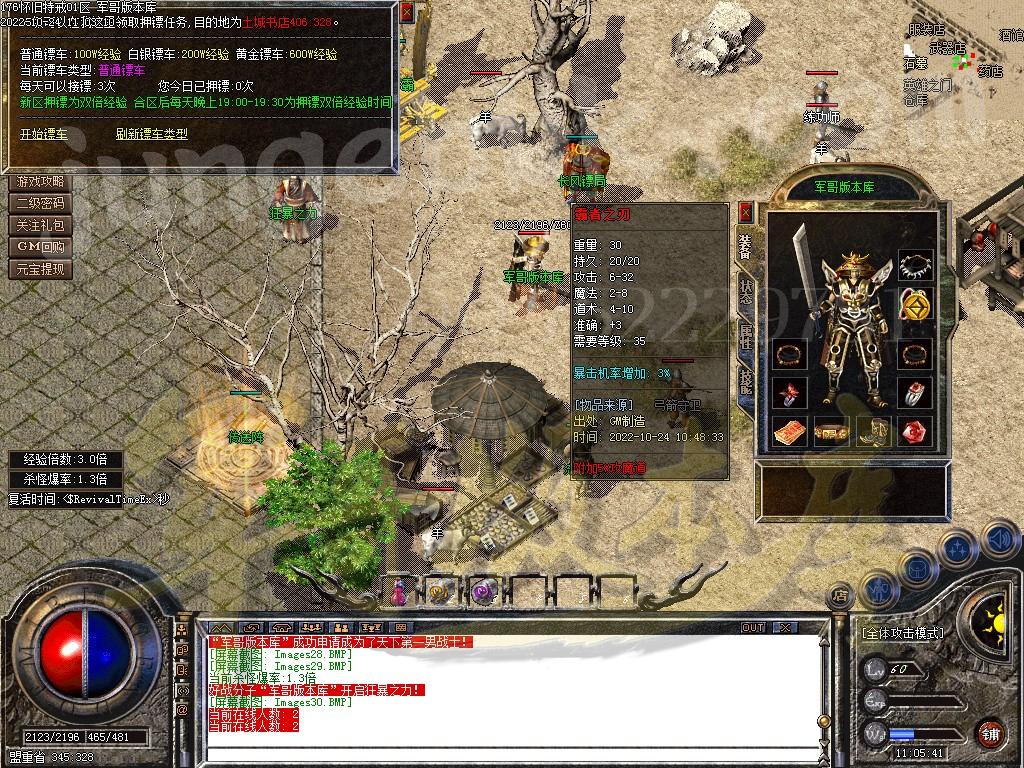This screenshot has height=768, width=1024.
Task: Switch to the 技能 skills tab
Action: click(745, 382)
